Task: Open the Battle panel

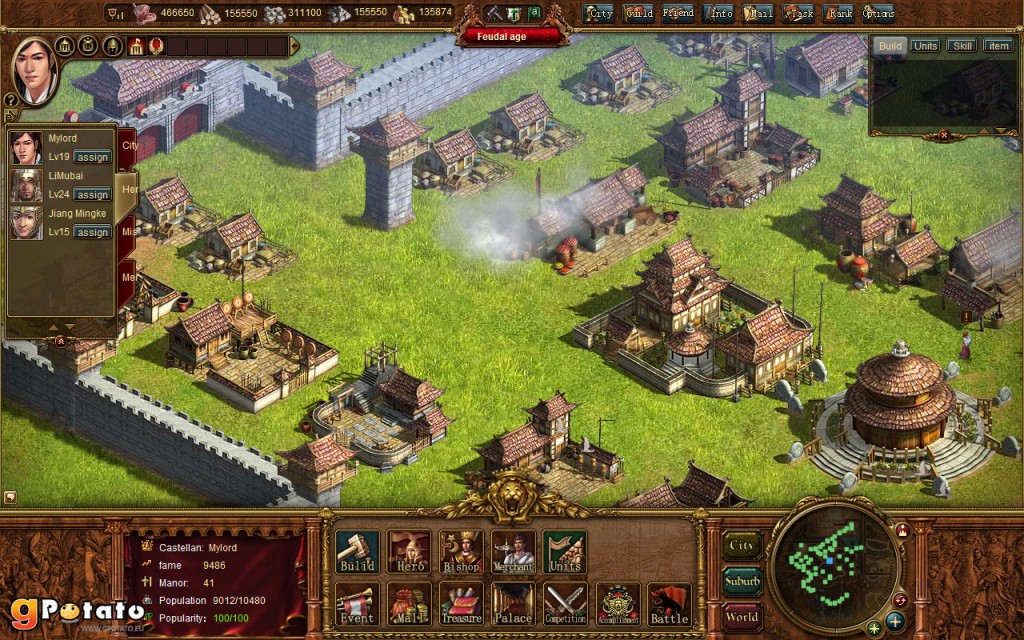Action: pos(669,604)
